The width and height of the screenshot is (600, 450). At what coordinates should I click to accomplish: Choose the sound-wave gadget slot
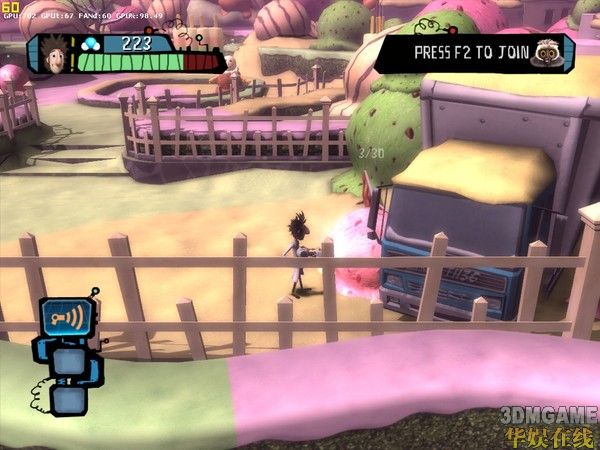point(66,318)
